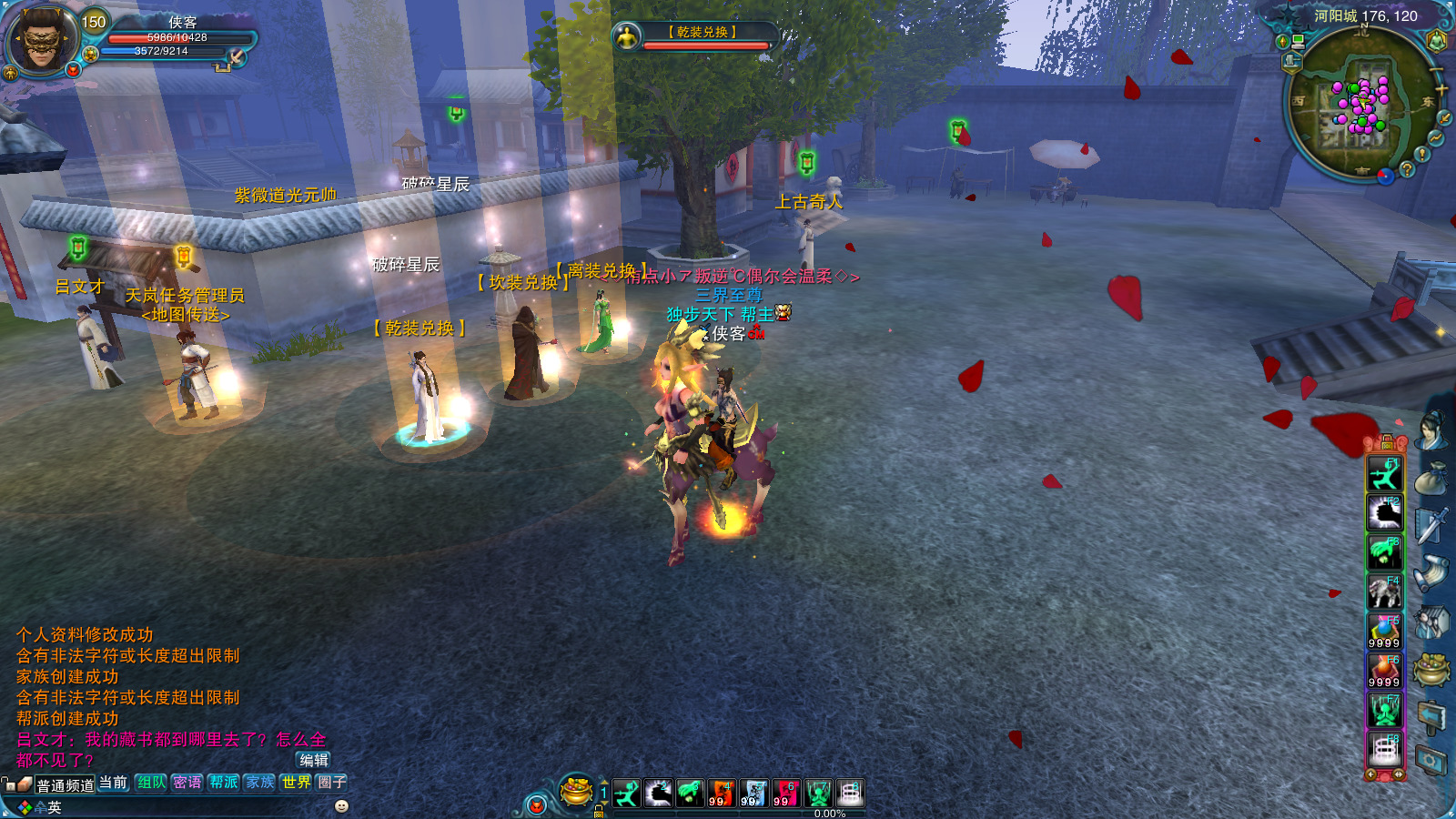Switch chat to the 当前 channel tab

click(x=114, y=783)
